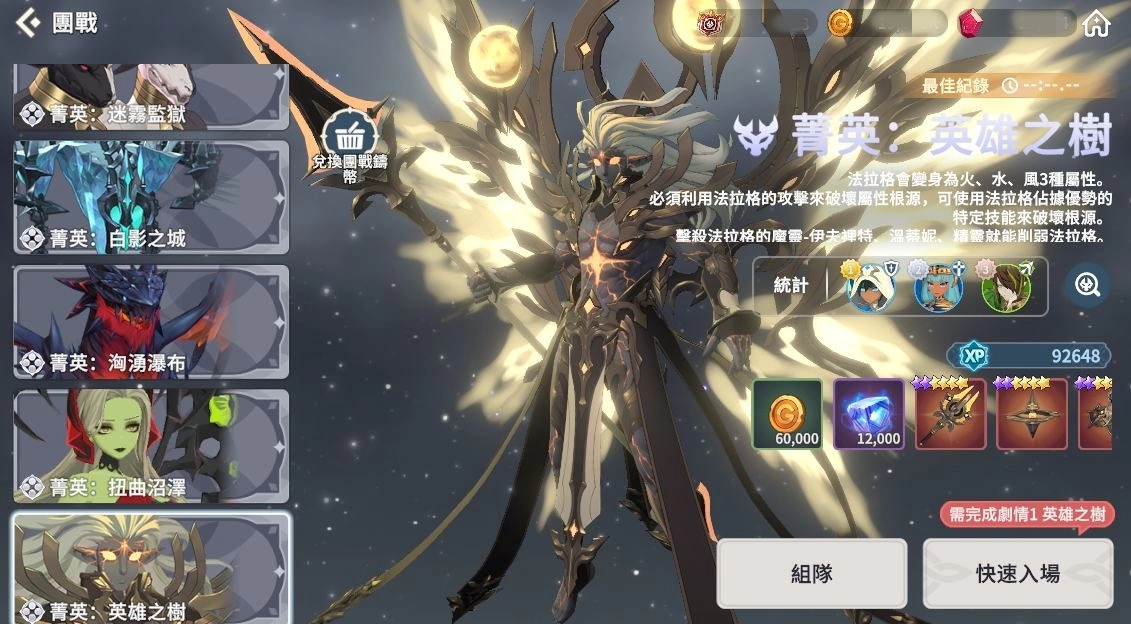Open the 兌換團戰鑄幣 exchange shop

coord(349,143)
